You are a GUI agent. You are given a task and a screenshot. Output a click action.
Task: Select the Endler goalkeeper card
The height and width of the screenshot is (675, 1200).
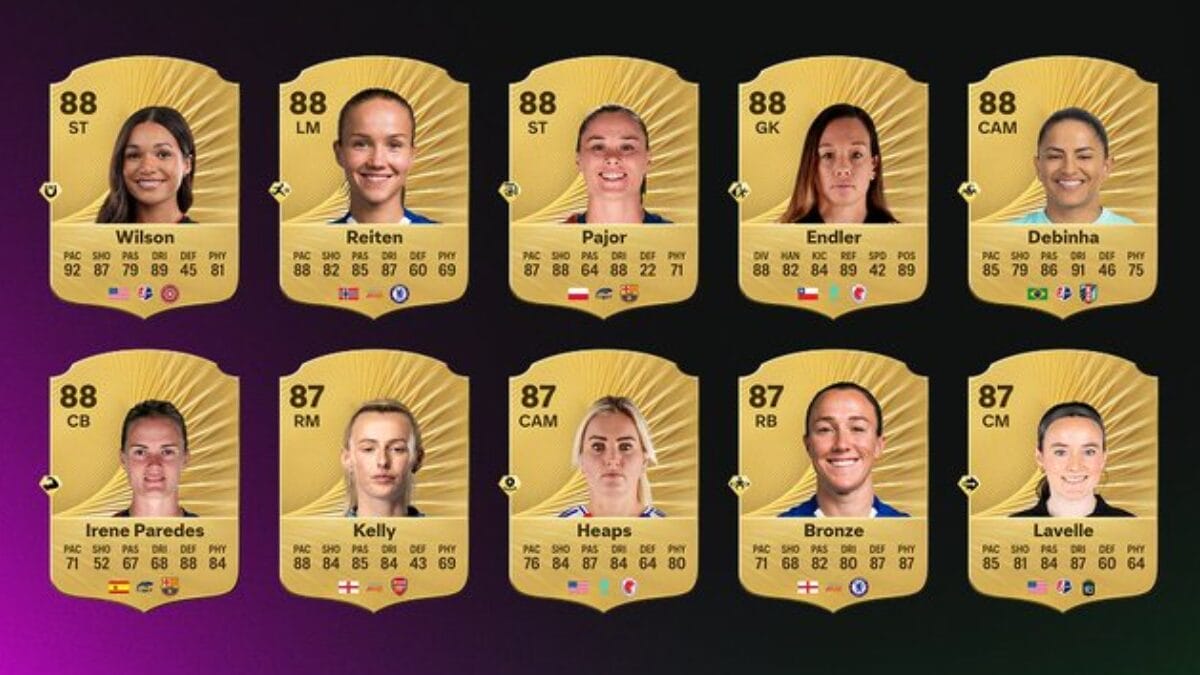[x=833, y=185]
